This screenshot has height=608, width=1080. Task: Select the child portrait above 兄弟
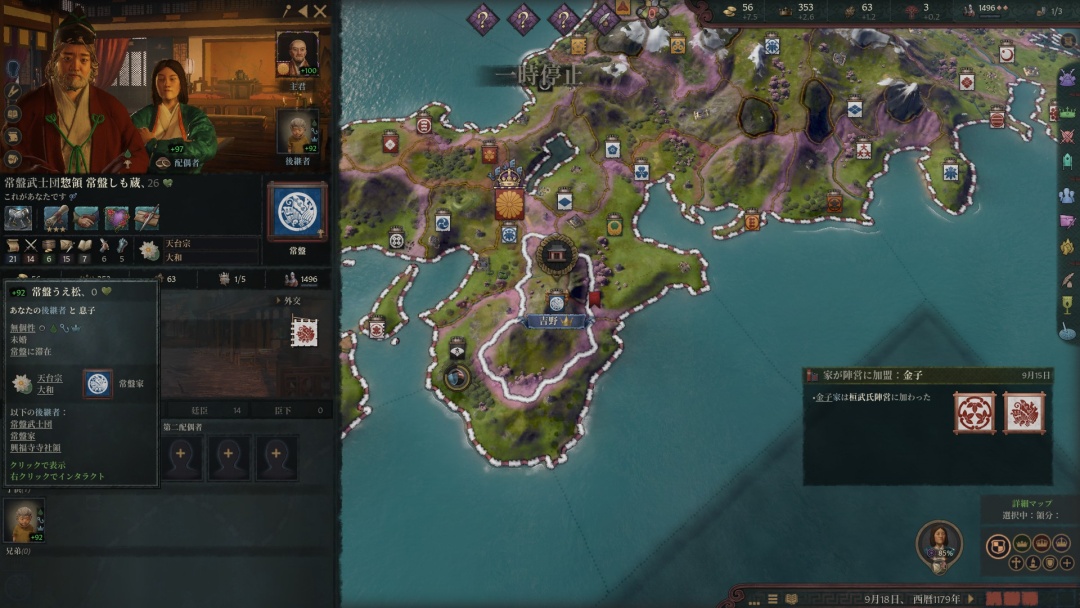(21, 520)
